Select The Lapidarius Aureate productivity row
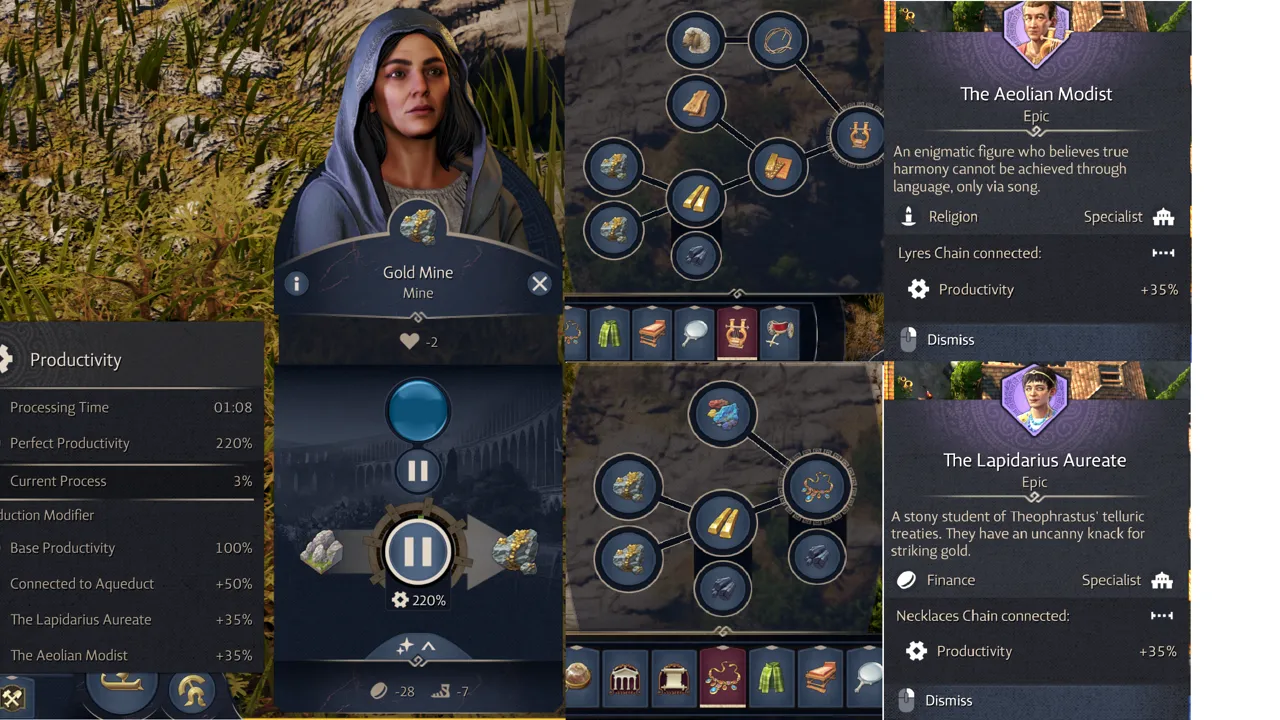Viewport: 1280px width, 720px height. pos(130,620)
